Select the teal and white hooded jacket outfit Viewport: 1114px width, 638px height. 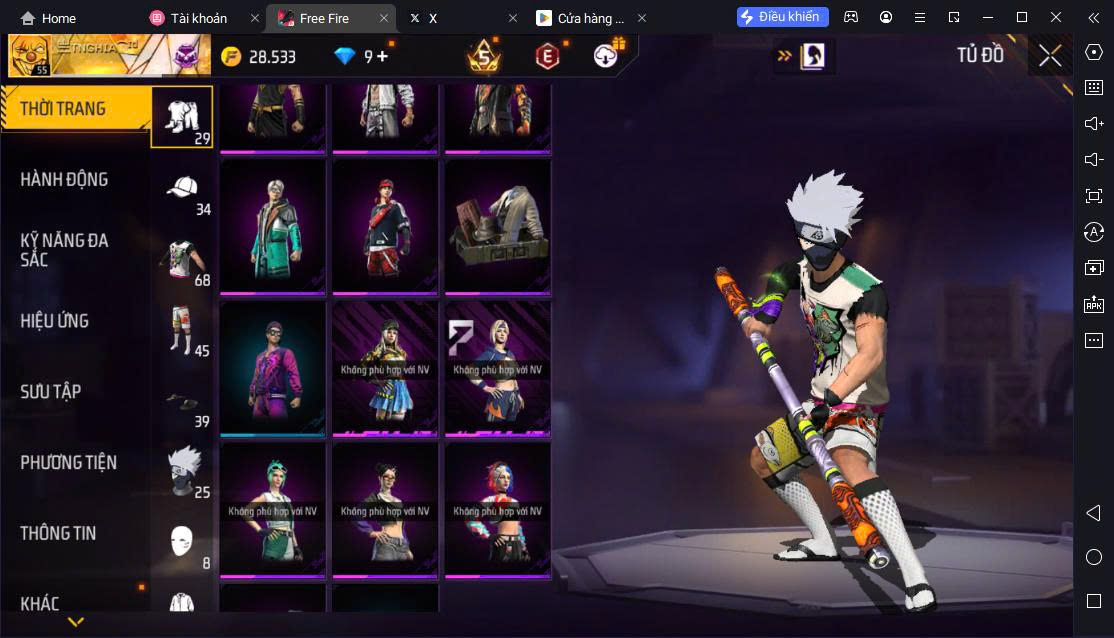point(273,226)
